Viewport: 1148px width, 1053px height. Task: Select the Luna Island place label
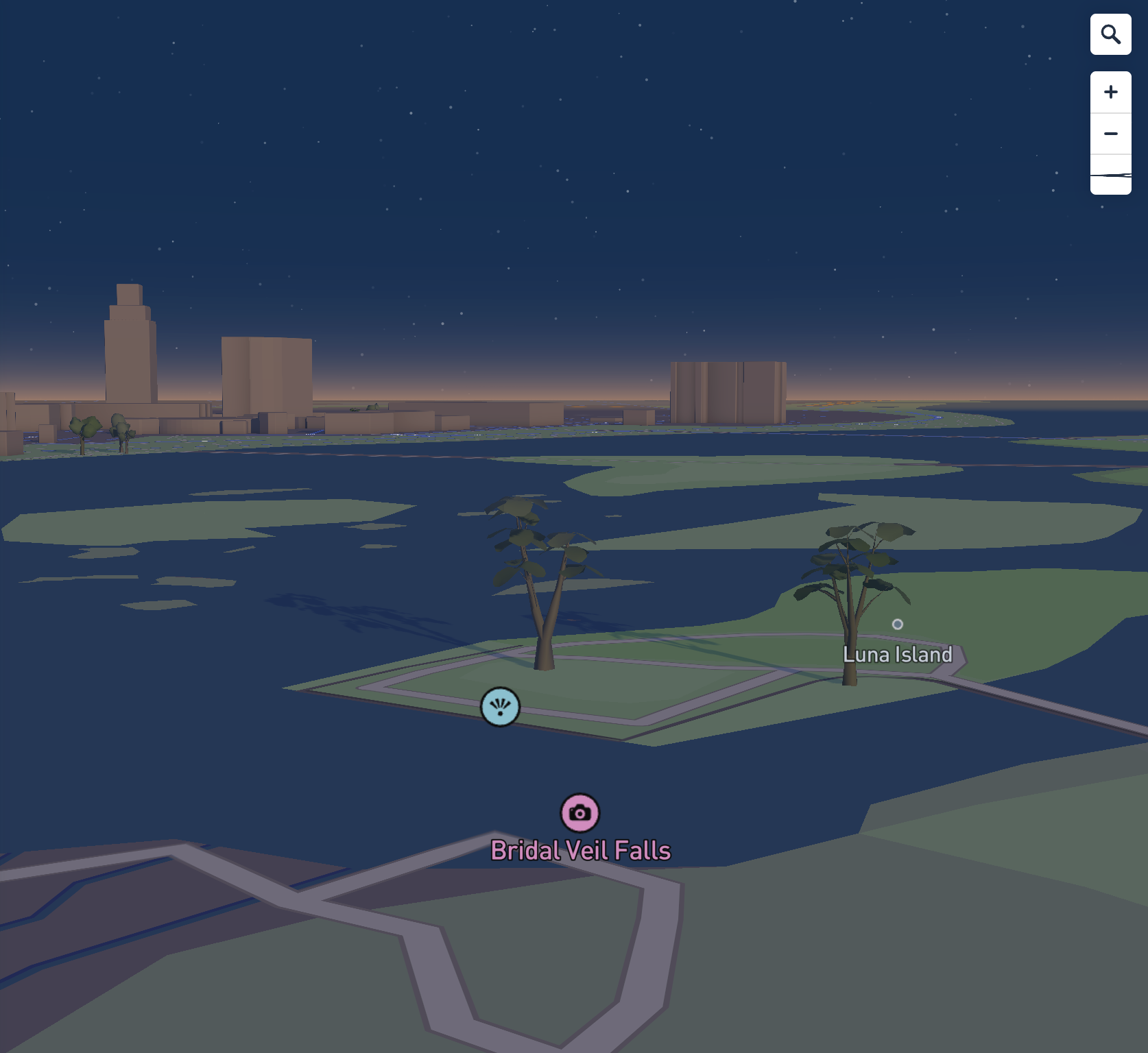tap(897, 654)
